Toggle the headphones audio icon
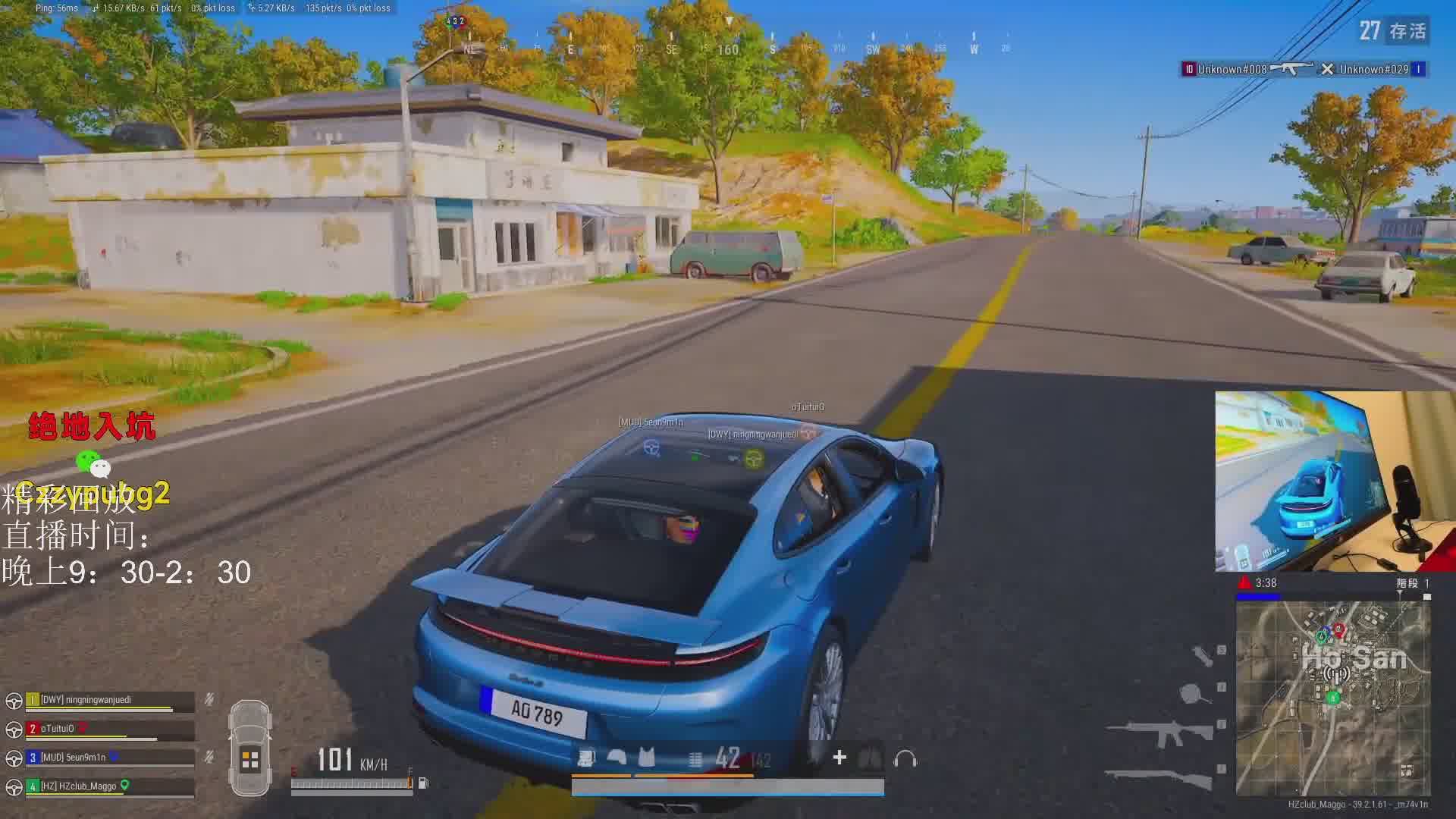The height and width of the screenshot is (819, 1456). click(x=905, y=758)
